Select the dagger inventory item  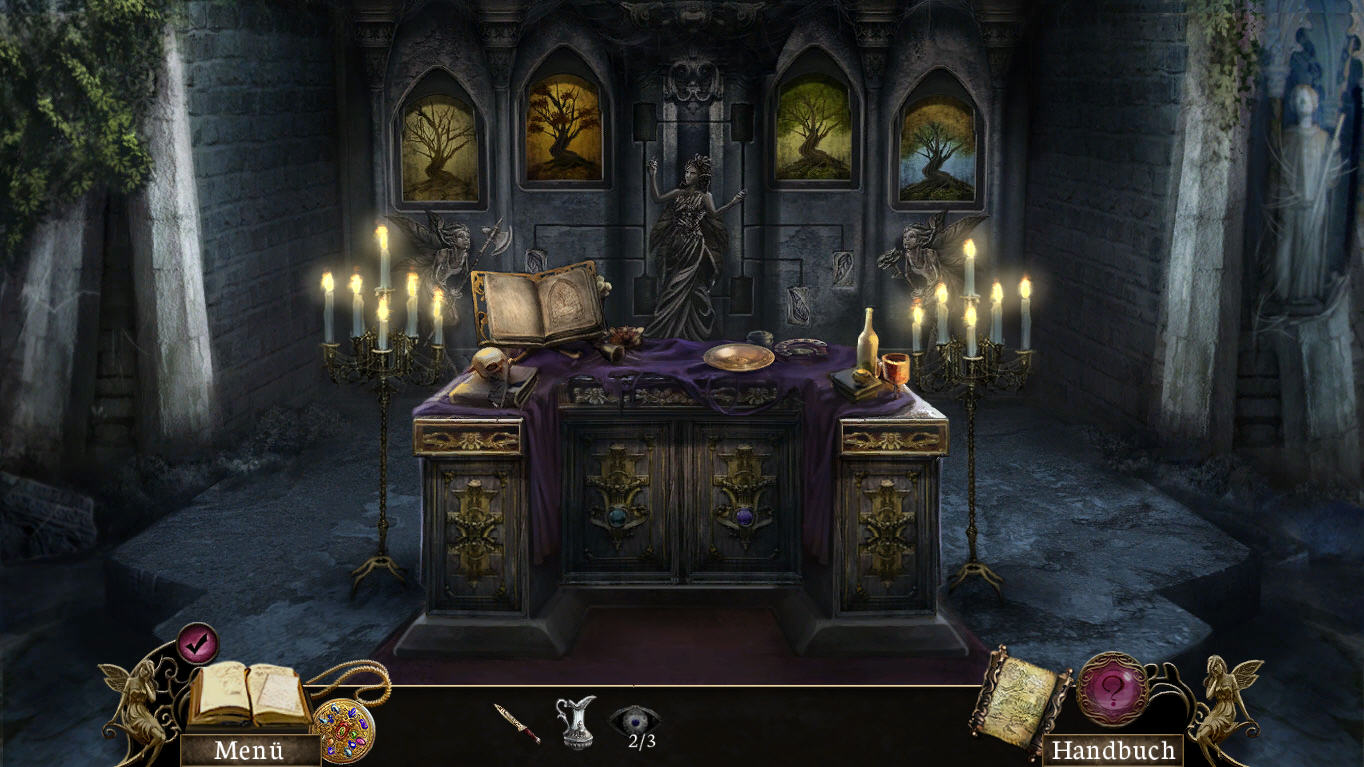tap(517, 723)
